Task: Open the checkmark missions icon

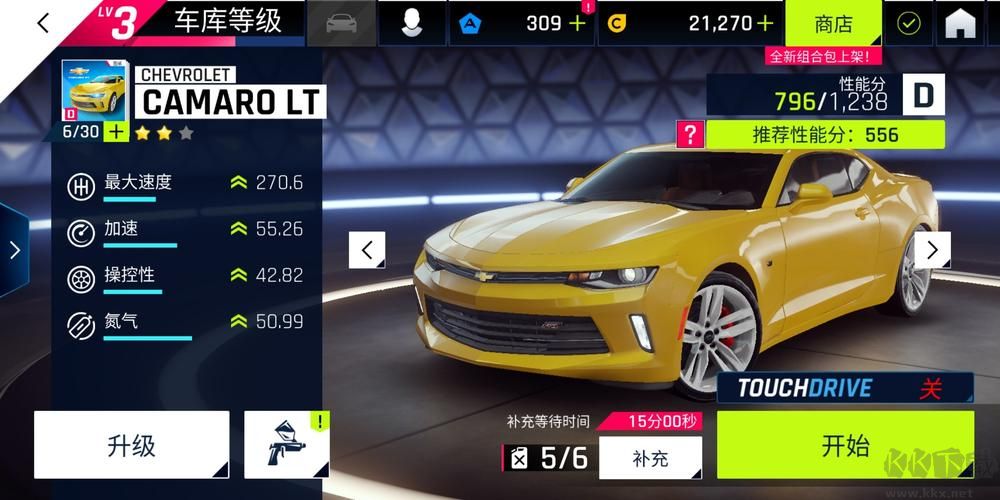Action: point(908,23)
